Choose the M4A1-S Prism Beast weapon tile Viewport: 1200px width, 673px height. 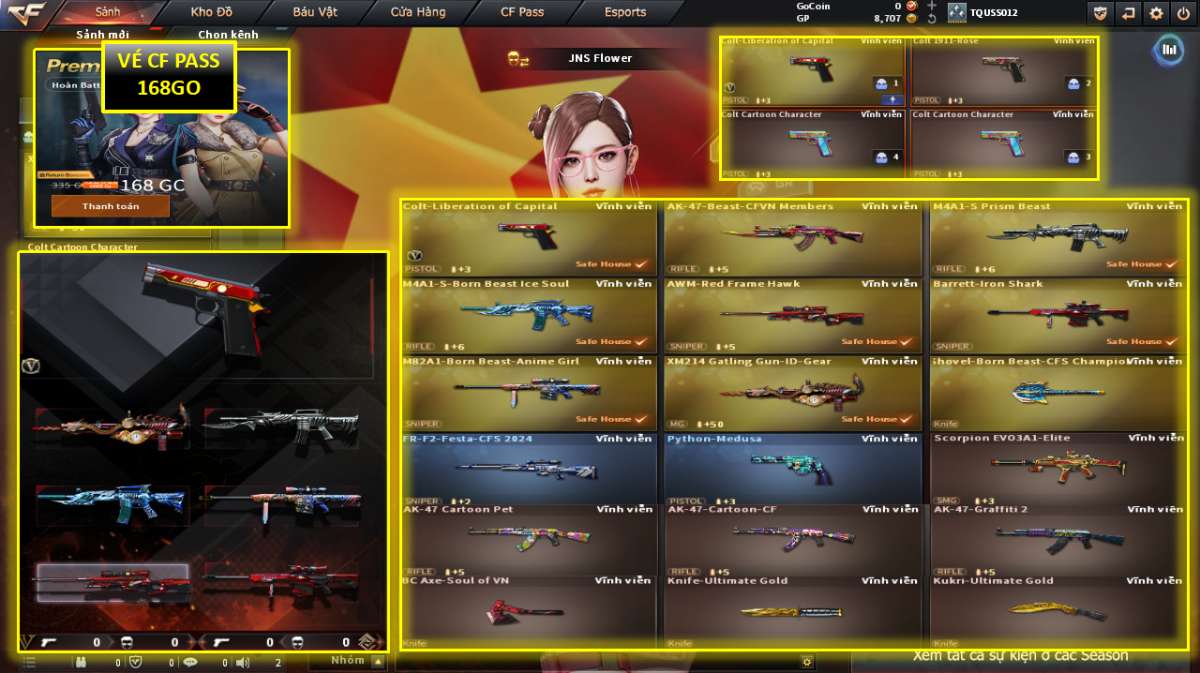click(x=1058, y=238)
